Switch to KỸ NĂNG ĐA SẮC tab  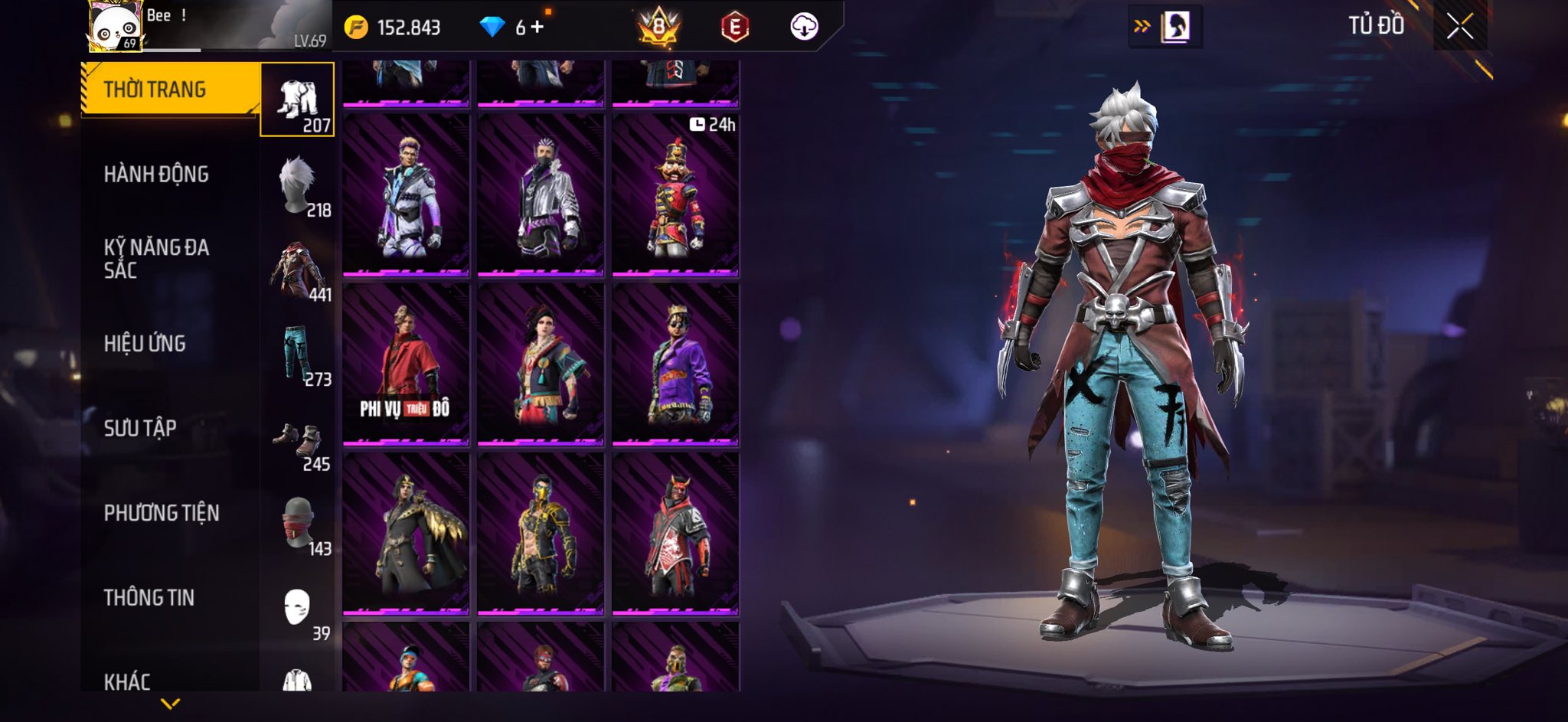click(156, 259)
